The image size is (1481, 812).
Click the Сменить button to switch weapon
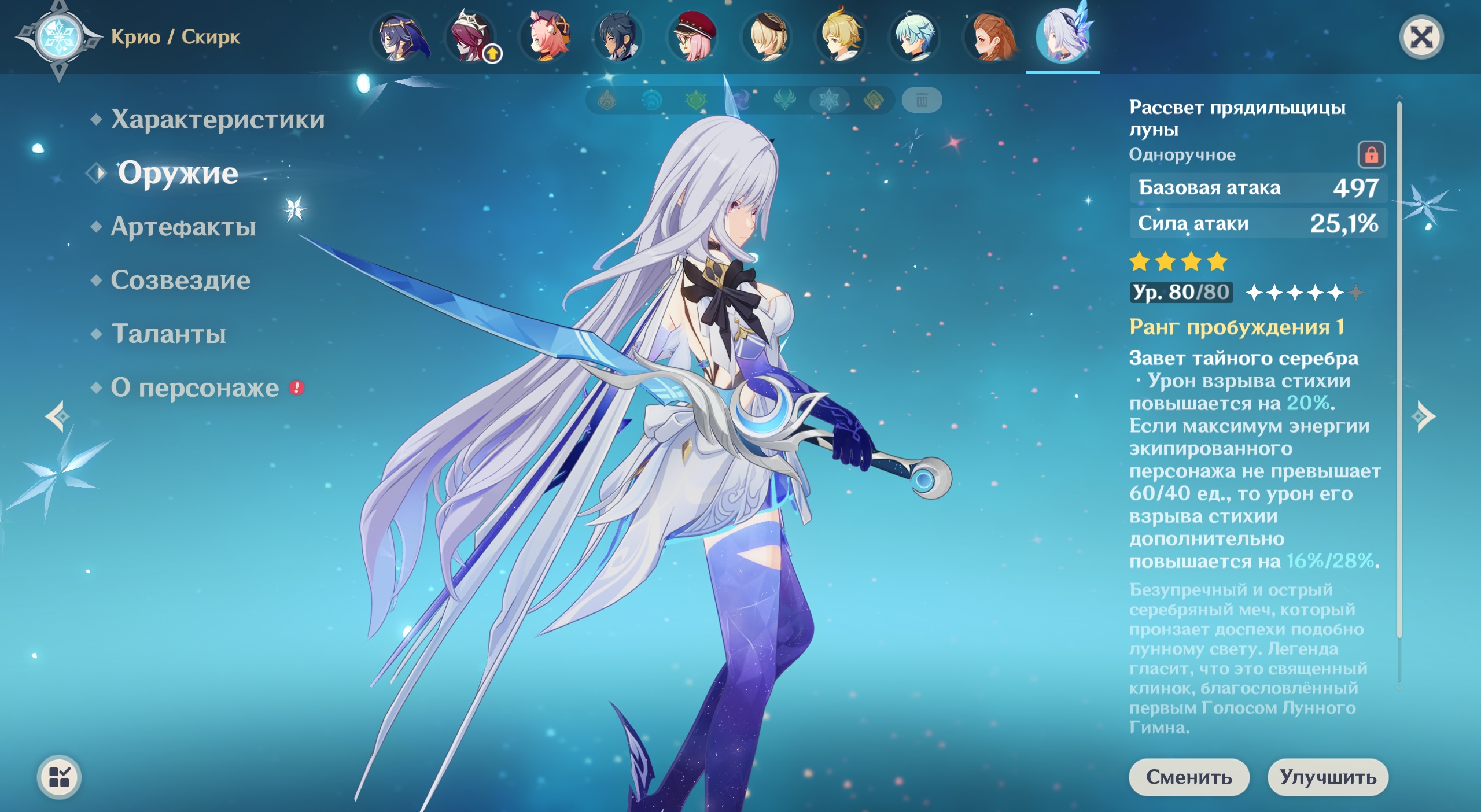1189,777
